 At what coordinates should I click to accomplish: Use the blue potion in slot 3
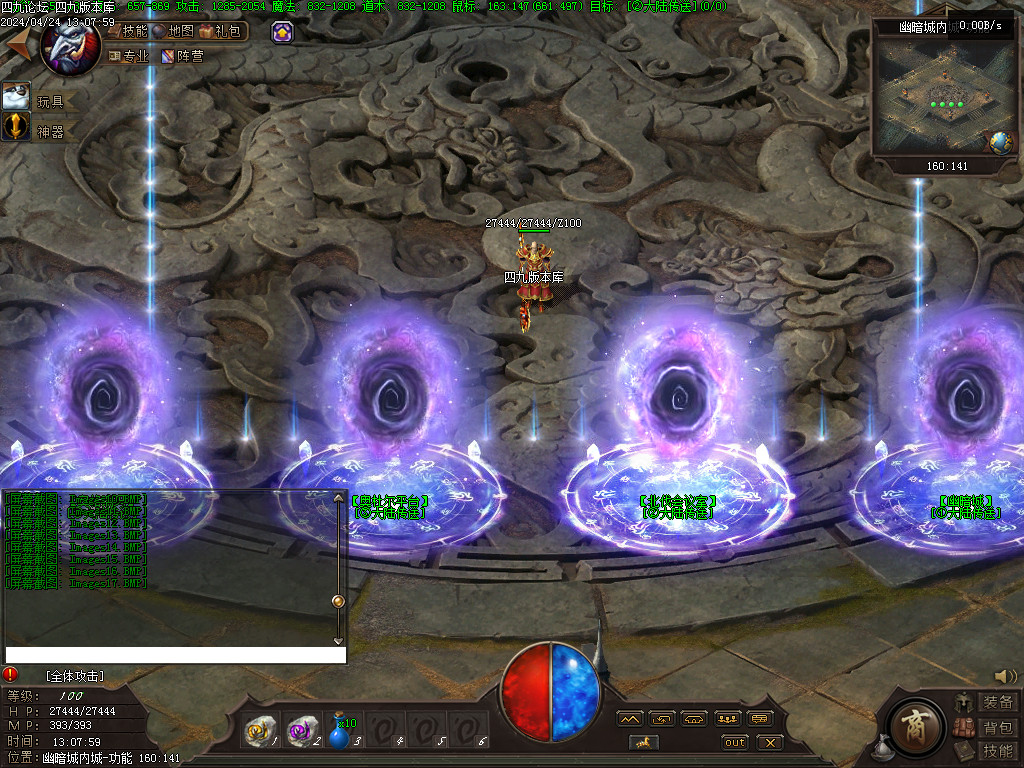pos(343,733)
